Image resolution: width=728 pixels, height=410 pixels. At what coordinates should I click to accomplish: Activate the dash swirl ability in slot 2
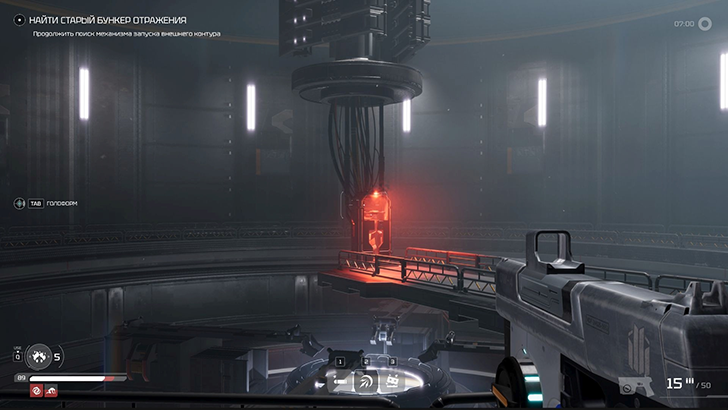366,381
